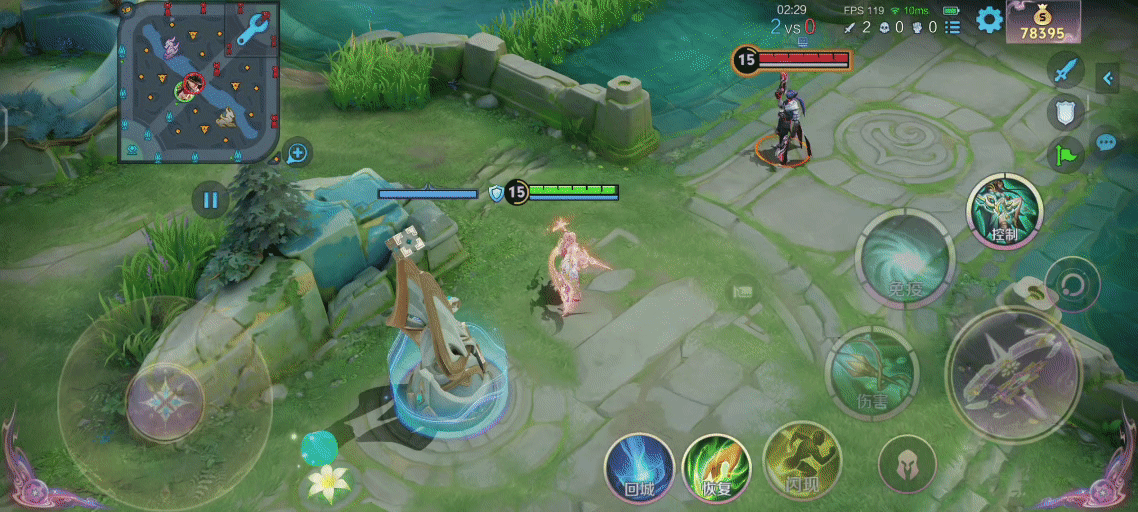Trigger the 伤害 skill
This screenshot has height=512, width=1138.
pyautogui.click(x=871, y=371)
